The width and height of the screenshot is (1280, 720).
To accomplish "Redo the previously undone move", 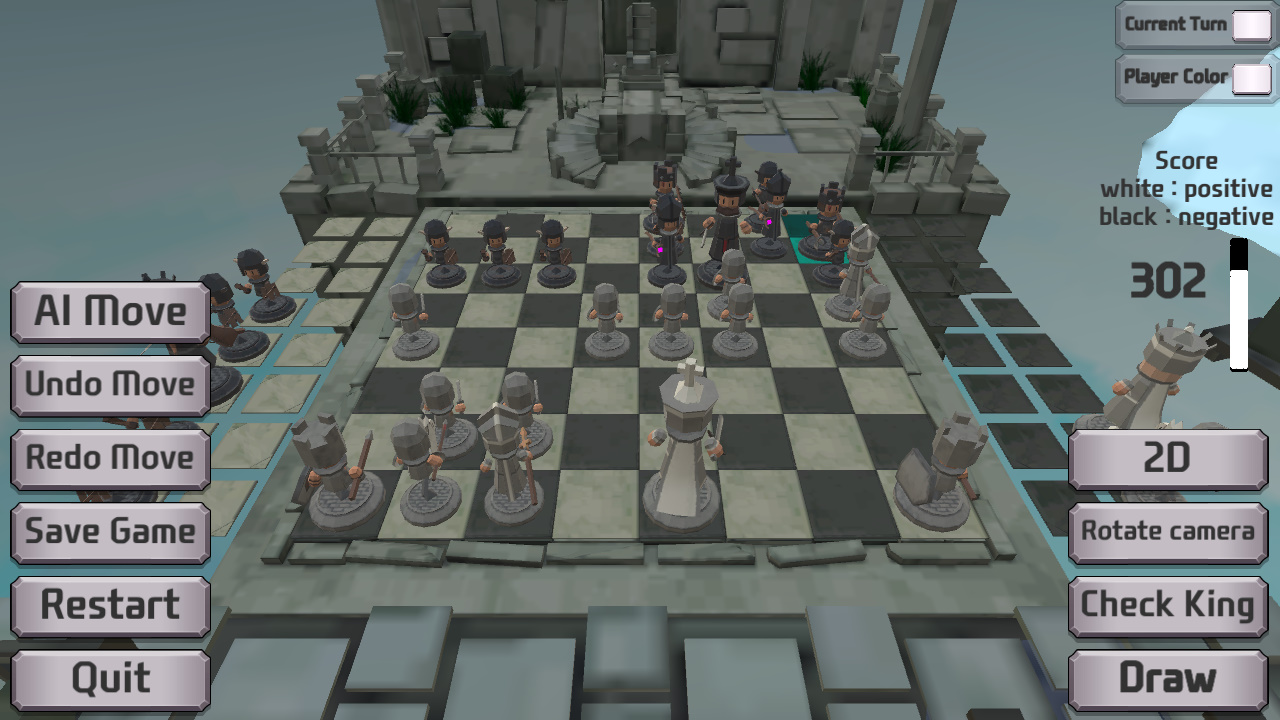I will click(108, 458).
